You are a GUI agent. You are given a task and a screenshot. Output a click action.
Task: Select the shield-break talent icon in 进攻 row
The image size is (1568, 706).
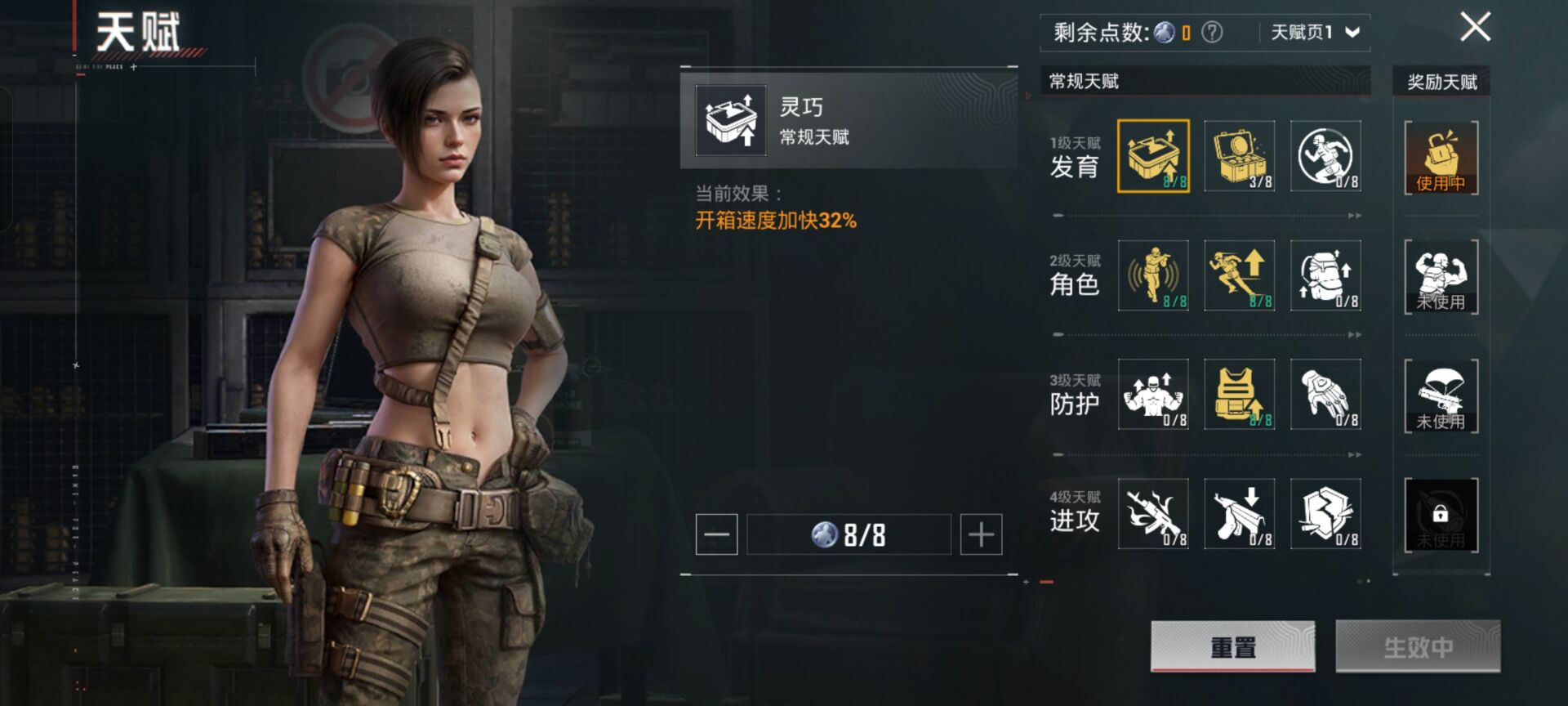click(x=1325, y=514)
